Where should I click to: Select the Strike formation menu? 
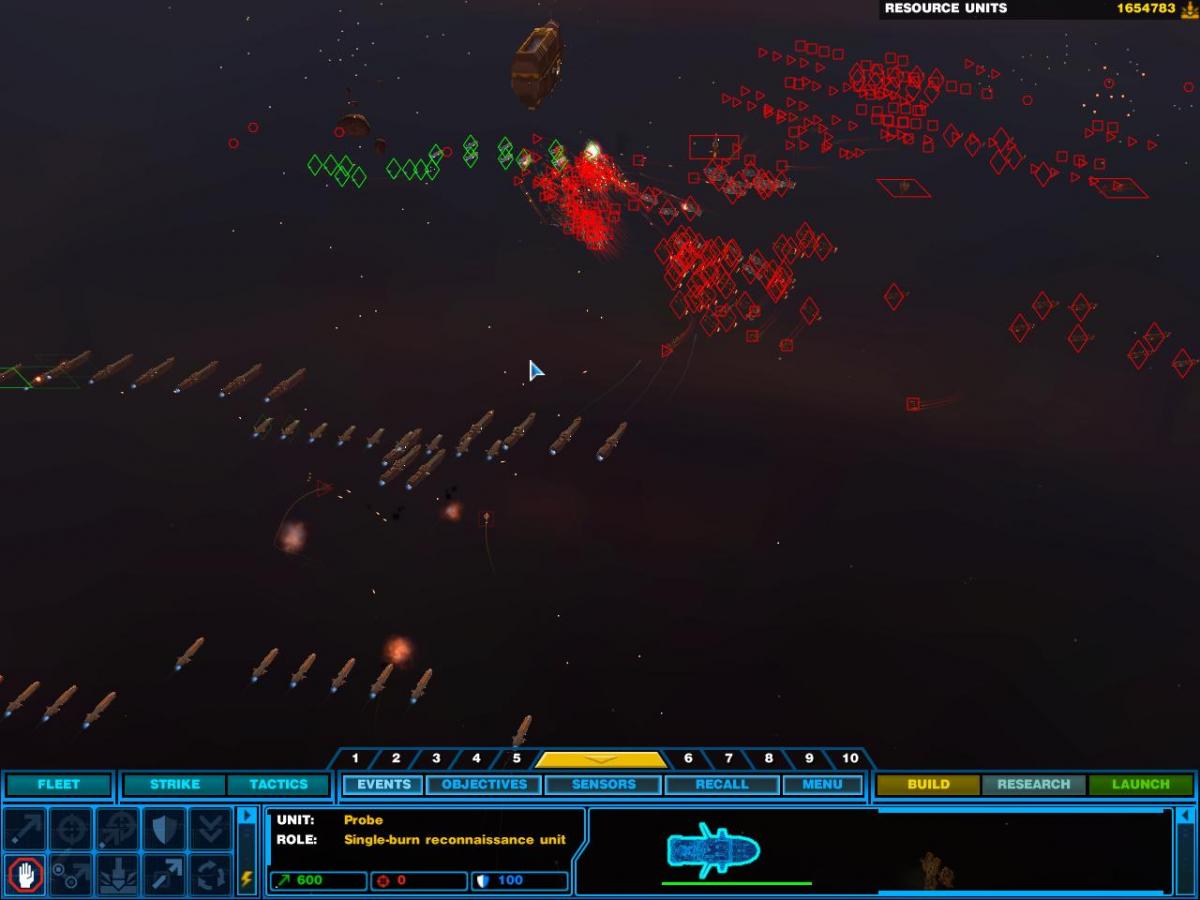175,785
